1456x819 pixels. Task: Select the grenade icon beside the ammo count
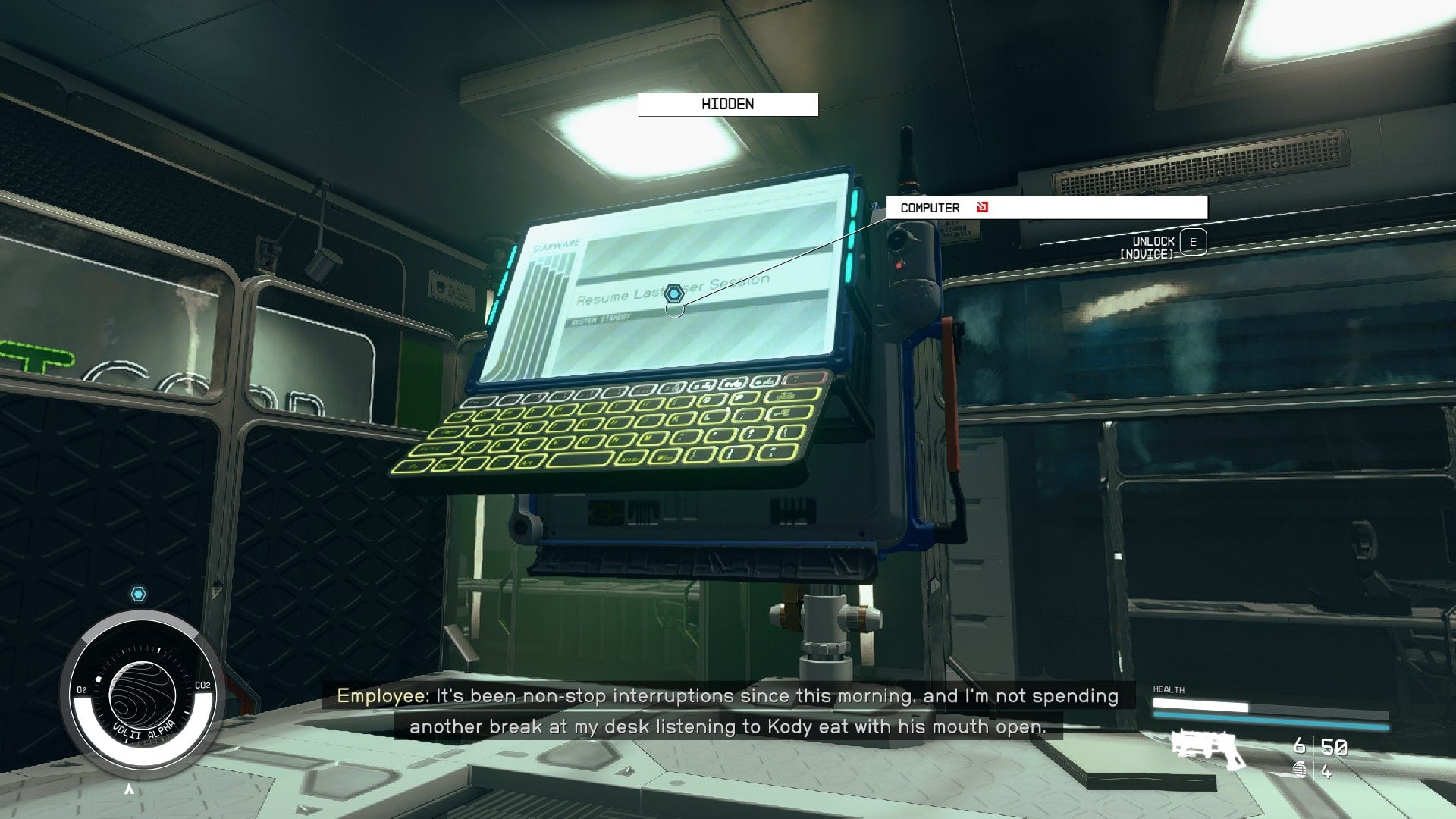click(x=1299, y=769)
